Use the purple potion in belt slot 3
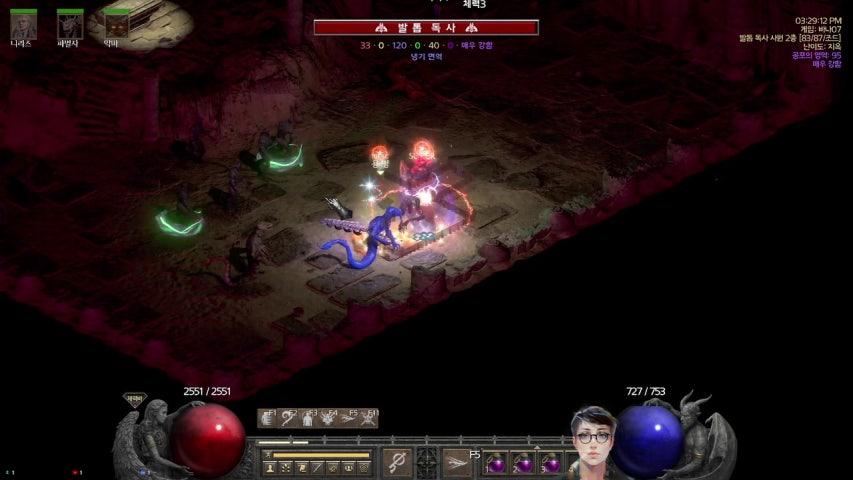 pyautogui.click(x=551, y=464)
